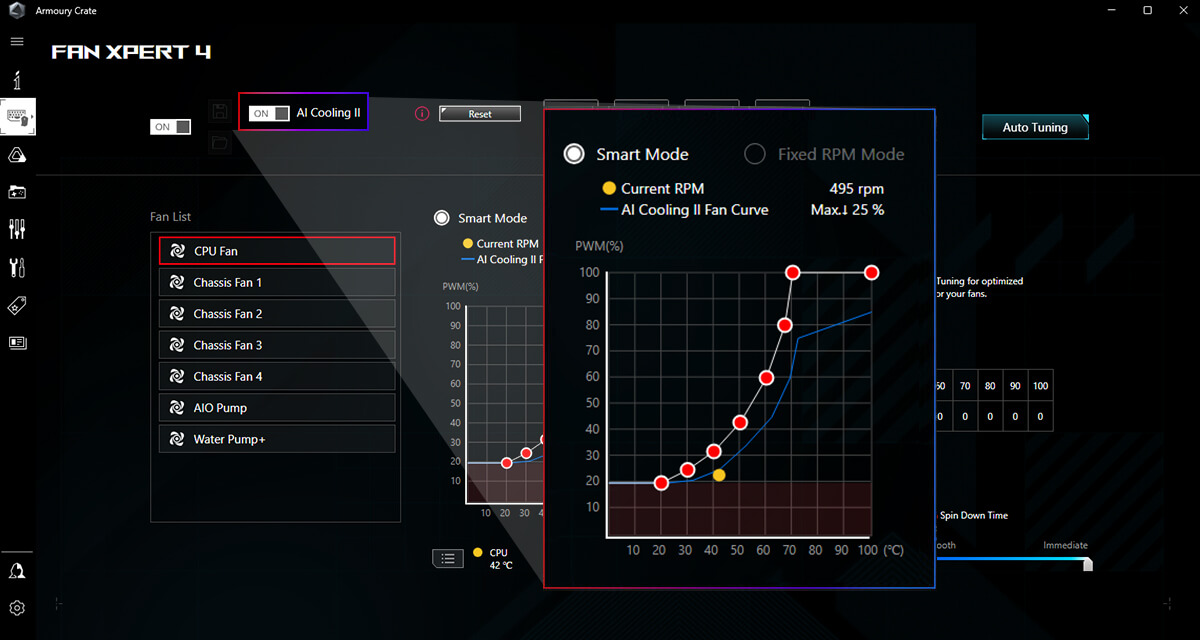Toggle the main fan control ON switch
Viewport: 1200px width, 640px height.
(x=170, y=127)
